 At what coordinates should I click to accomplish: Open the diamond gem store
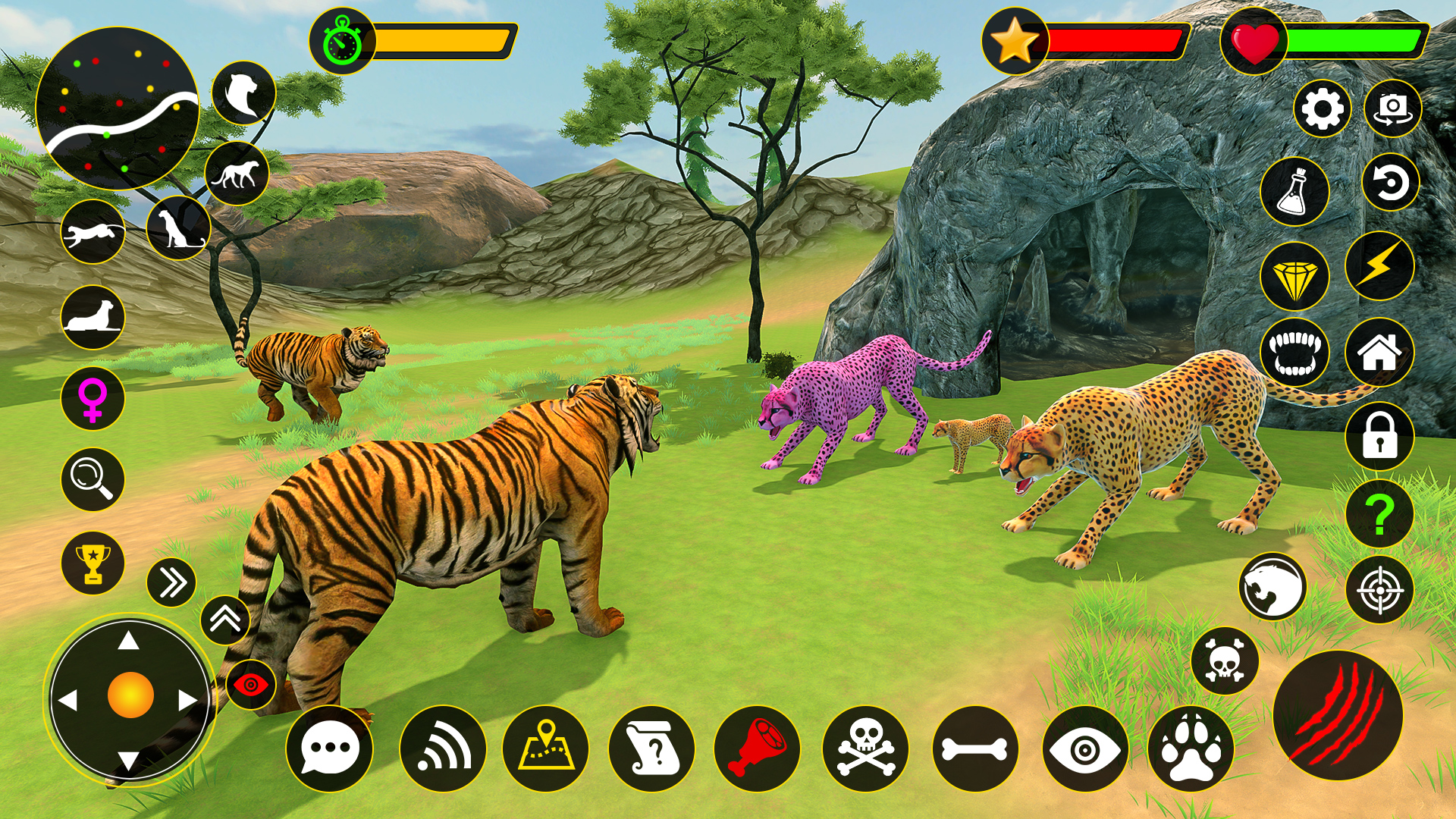tap(1296, 275)
